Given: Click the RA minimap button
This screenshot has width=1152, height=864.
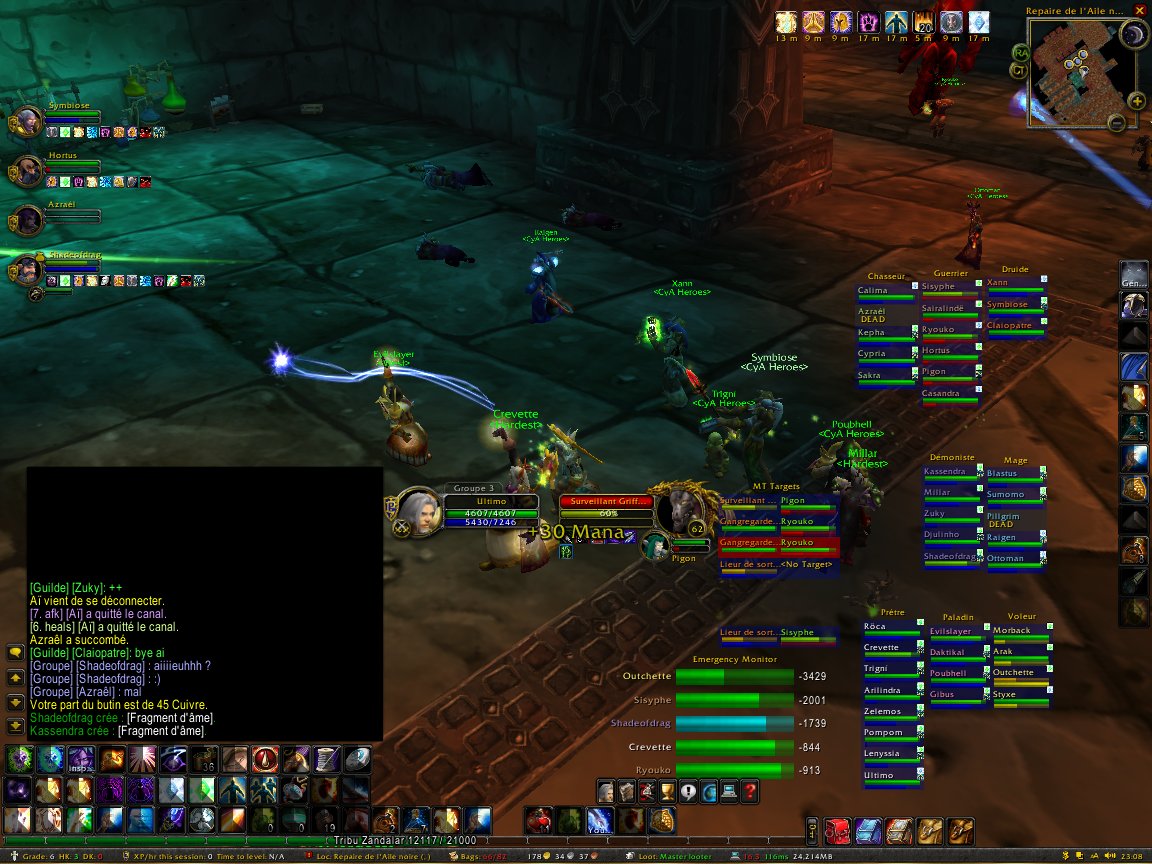Looking at the screenshot, I should pyautogui.click(x=1020, y=52).
